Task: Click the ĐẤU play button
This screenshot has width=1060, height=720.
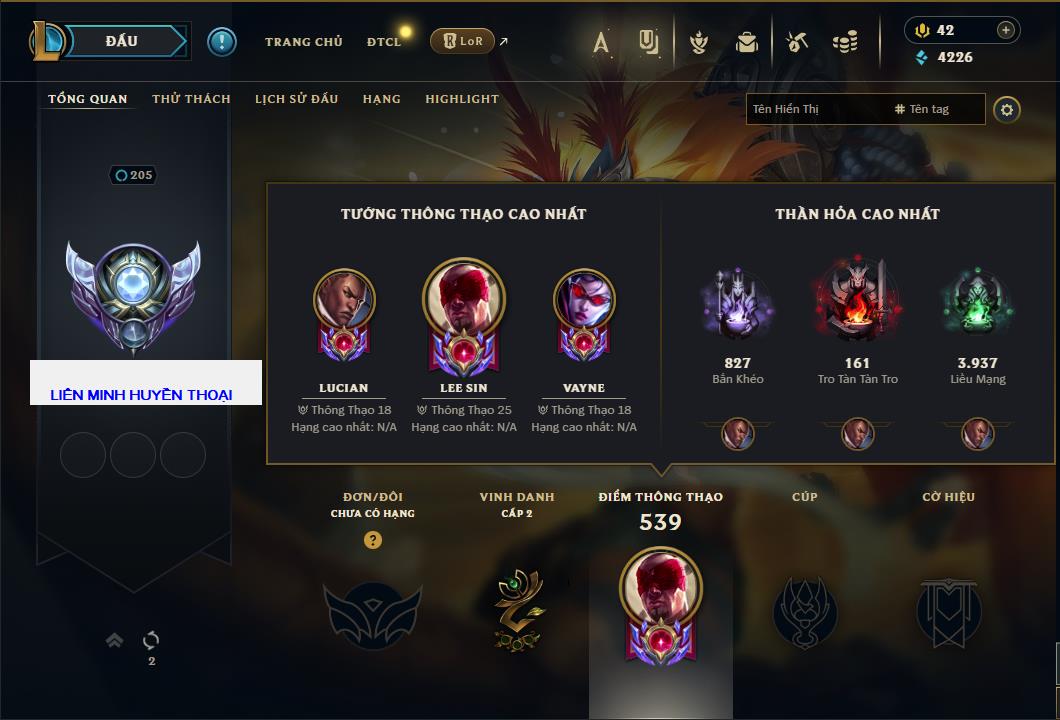Action: pyautogui.click(x=121, y=41)
